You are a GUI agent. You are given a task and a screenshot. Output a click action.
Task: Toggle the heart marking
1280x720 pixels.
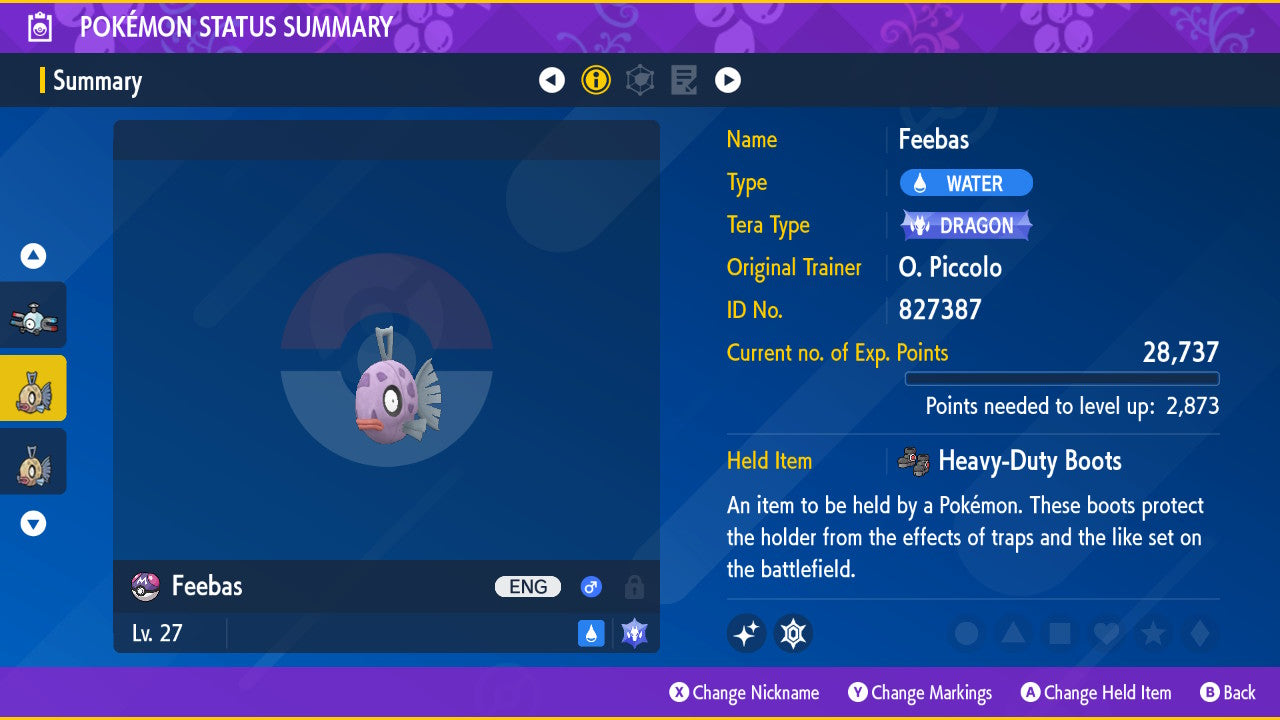tap(1104, 633)
